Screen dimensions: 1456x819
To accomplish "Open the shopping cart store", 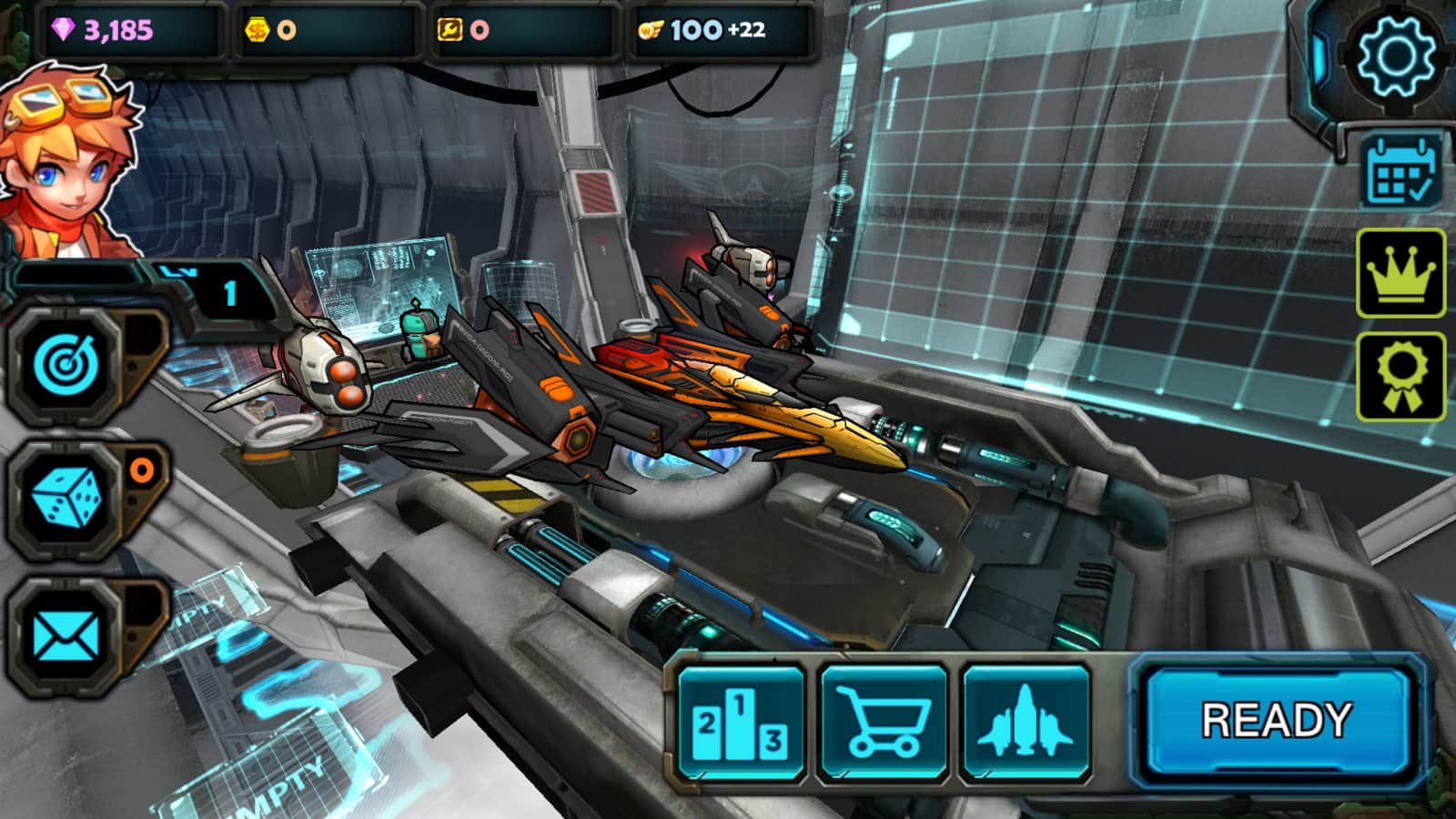I will click(883, 723).
